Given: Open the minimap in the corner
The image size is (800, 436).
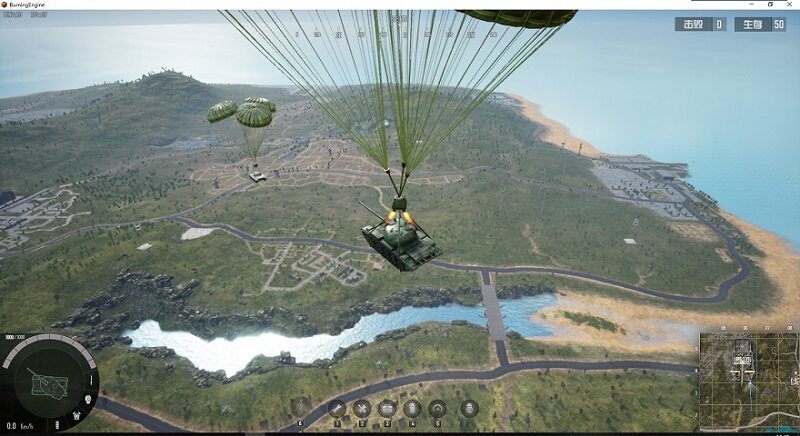Looking at the screenshot, I should tap(748, 378).
